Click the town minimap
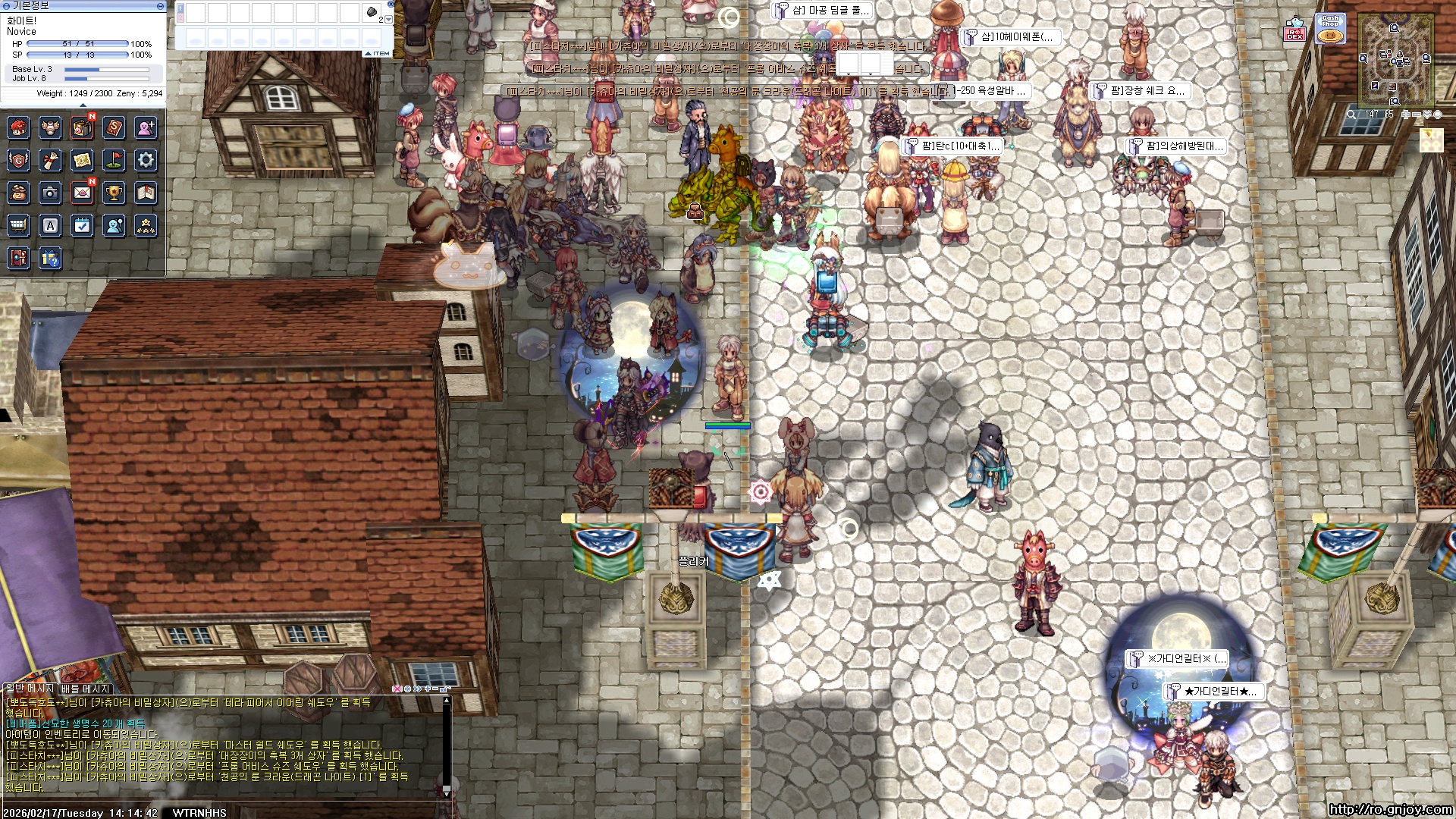The width and height of the screenshot is (1456, 819). pos(1395,59)
